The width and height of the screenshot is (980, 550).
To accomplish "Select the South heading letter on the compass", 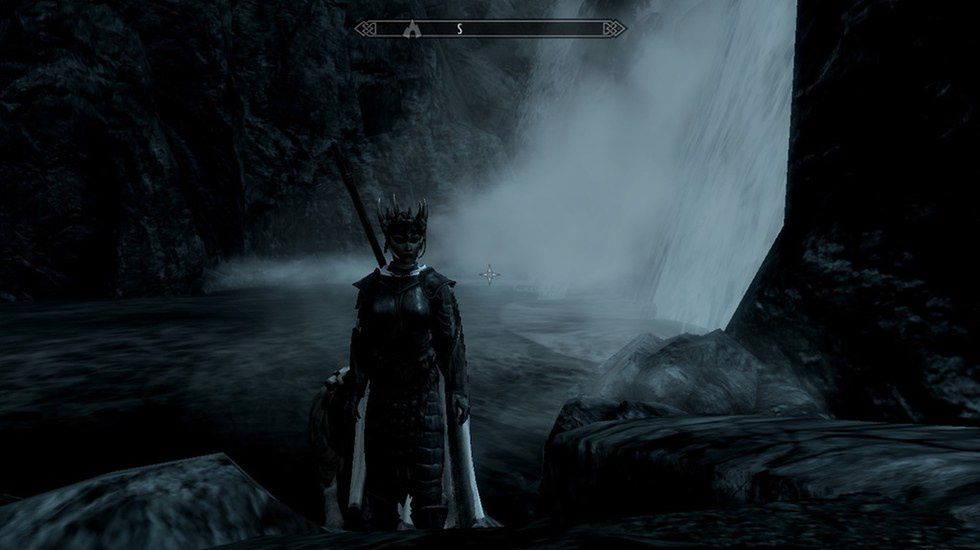I will pos(459,29).
